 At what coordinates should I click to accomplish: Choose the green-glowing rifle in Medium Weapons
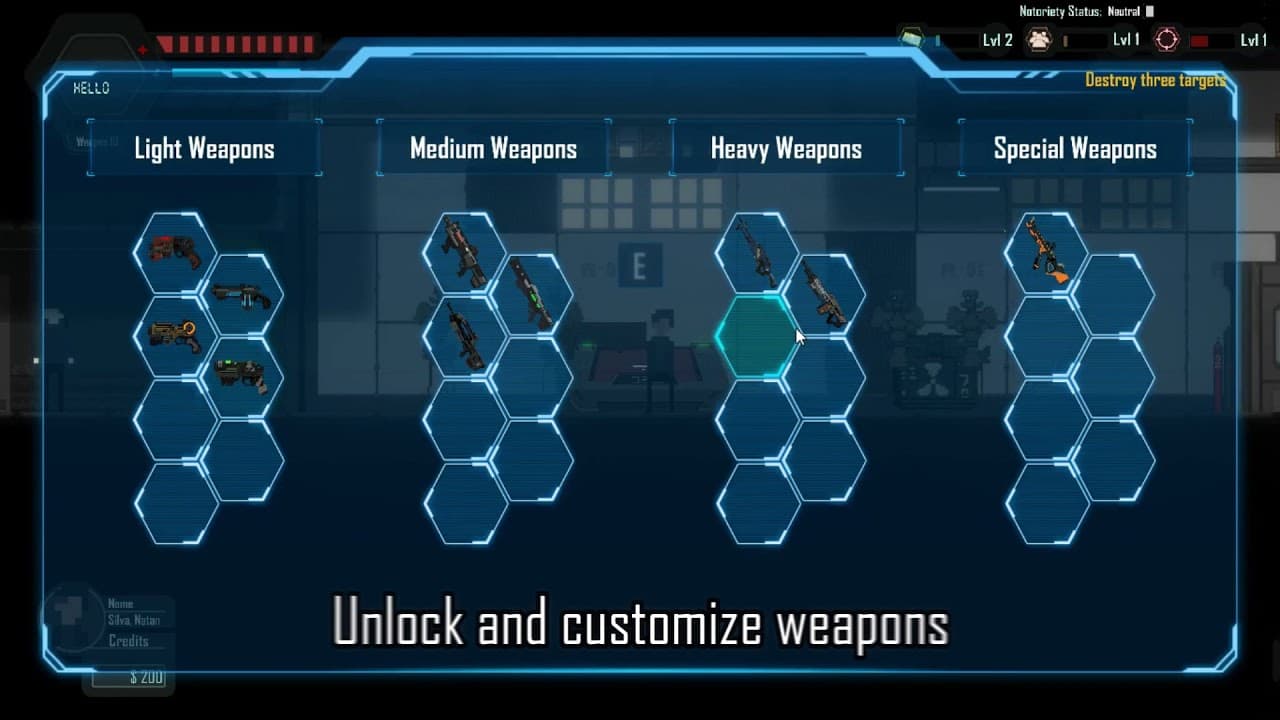point(531,294)
